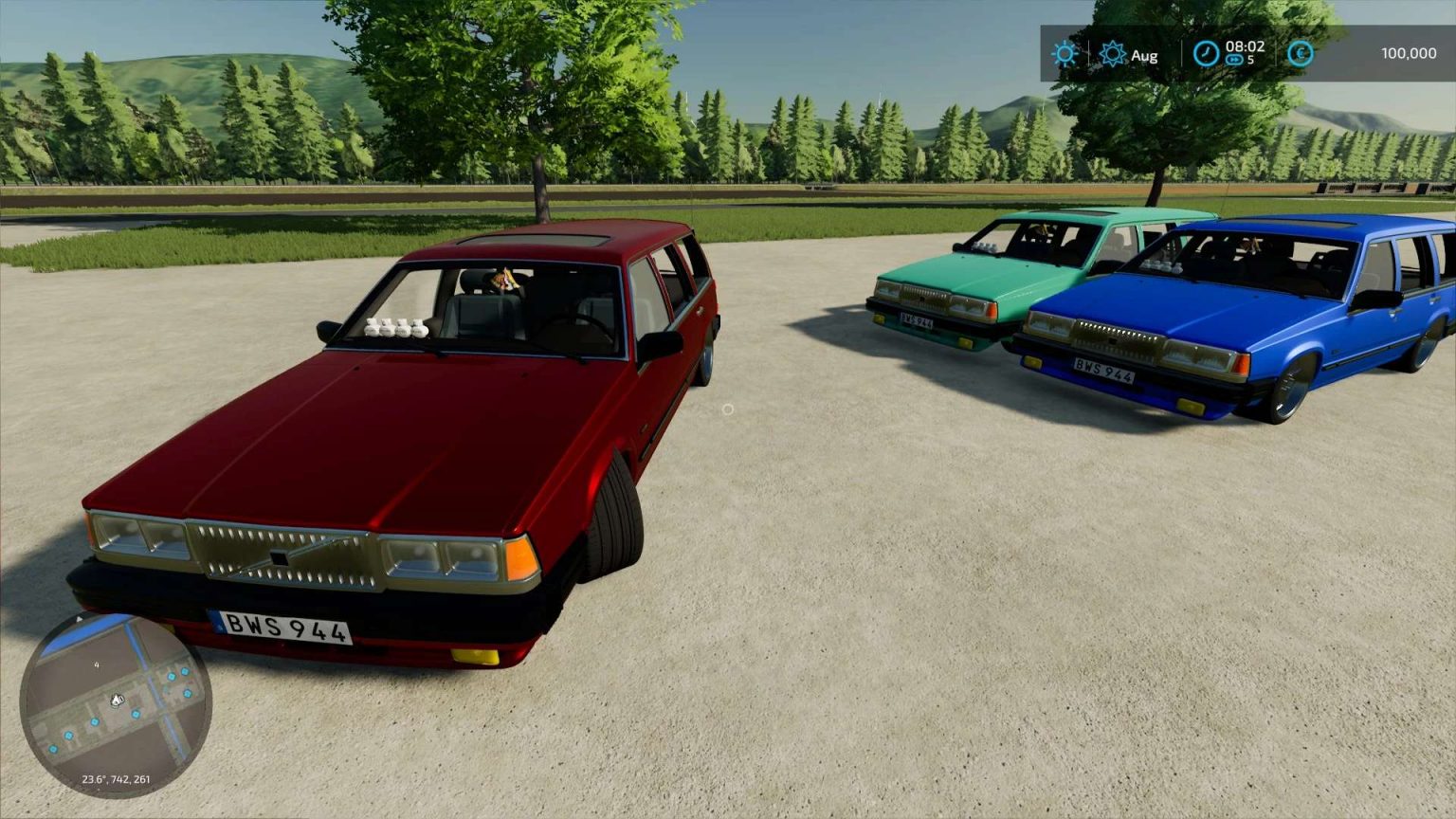Viewport: 1456px width, 819px height.
Task: Click the white player arrow on the minimap
Action: point(118,700)
